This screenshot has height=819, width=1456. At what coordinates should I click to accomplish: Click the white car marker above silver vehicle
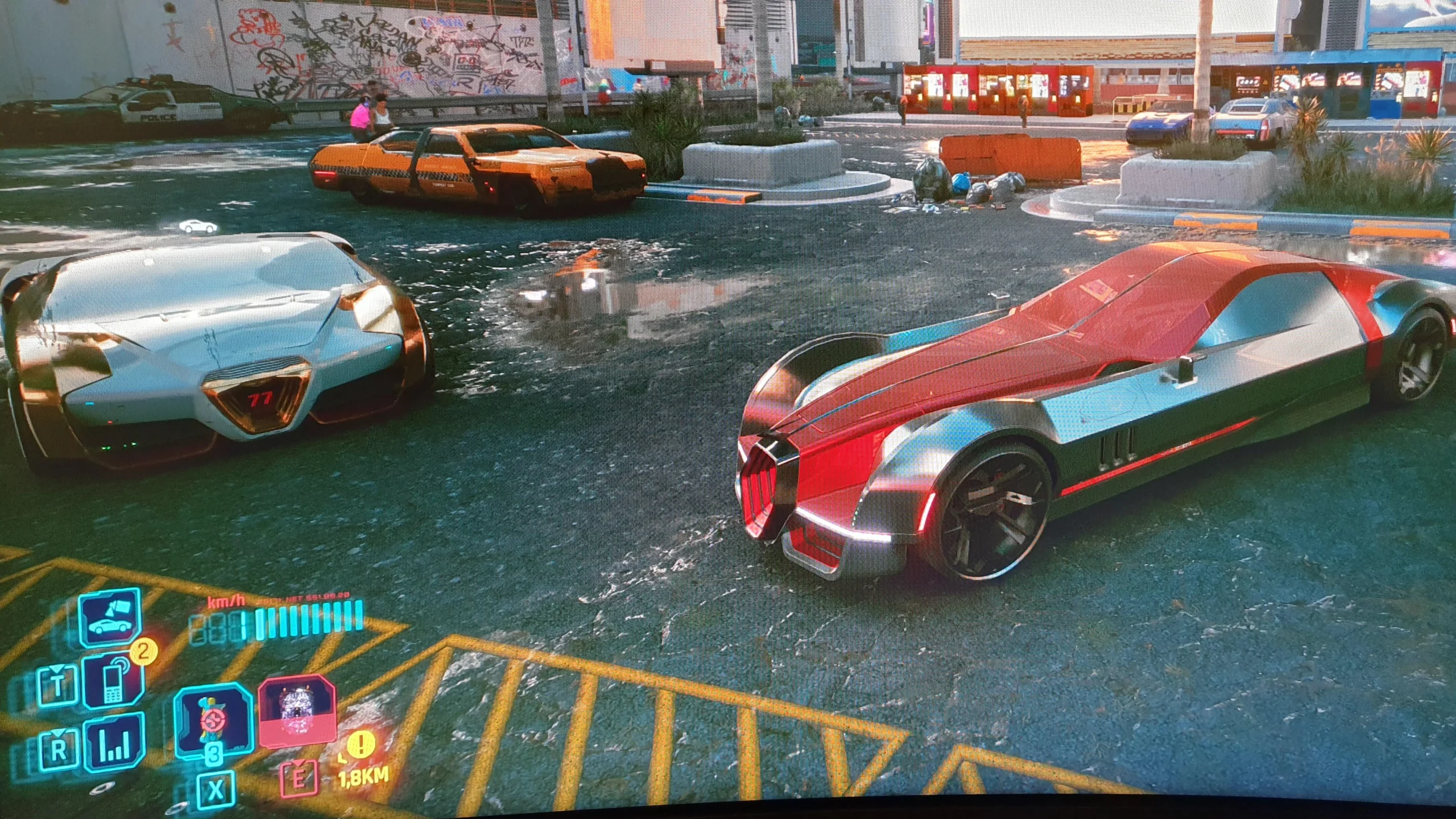click(198, 226)
